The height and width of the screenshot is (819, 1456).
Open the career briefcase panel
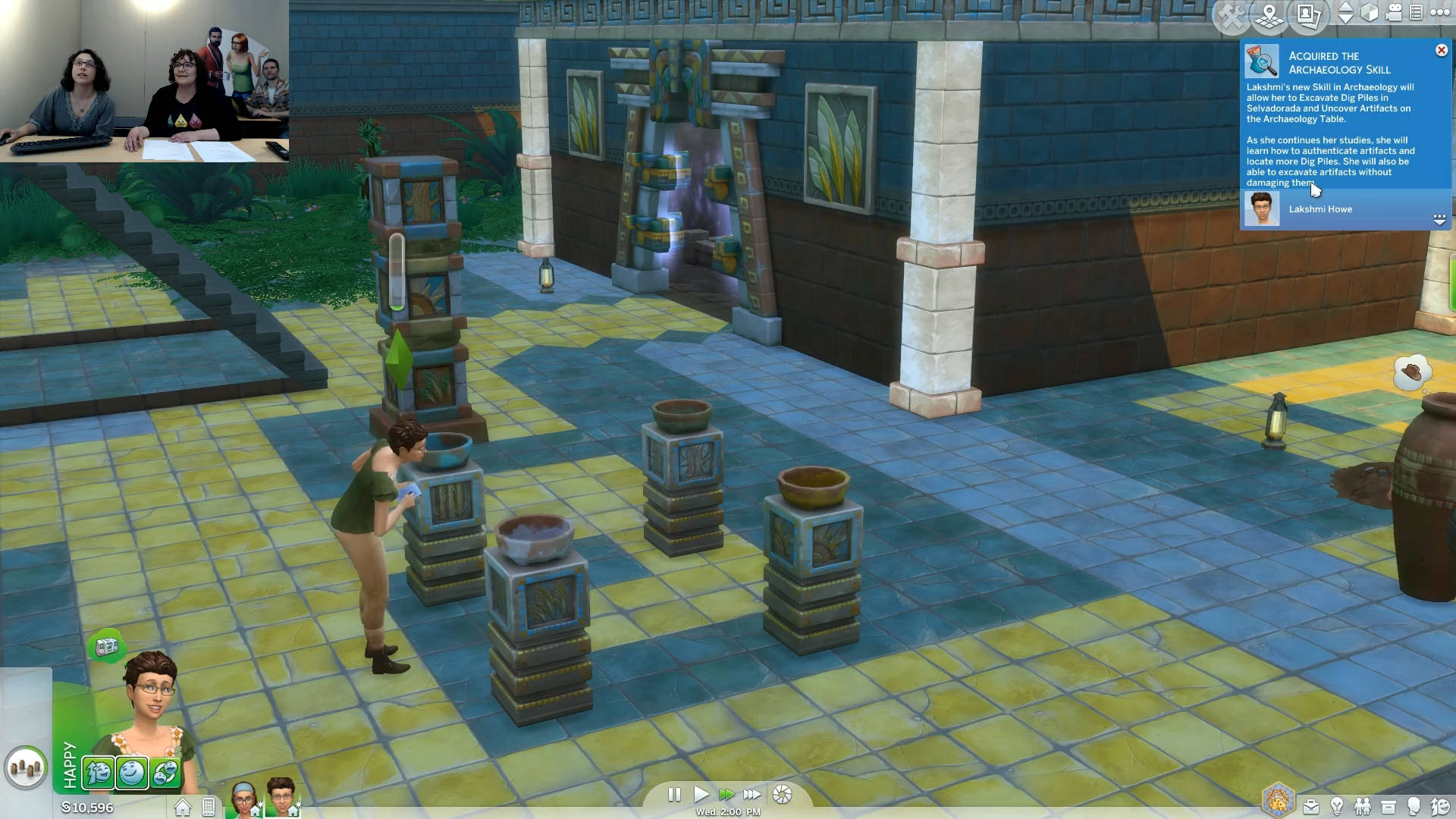[x=1310, y=807]
